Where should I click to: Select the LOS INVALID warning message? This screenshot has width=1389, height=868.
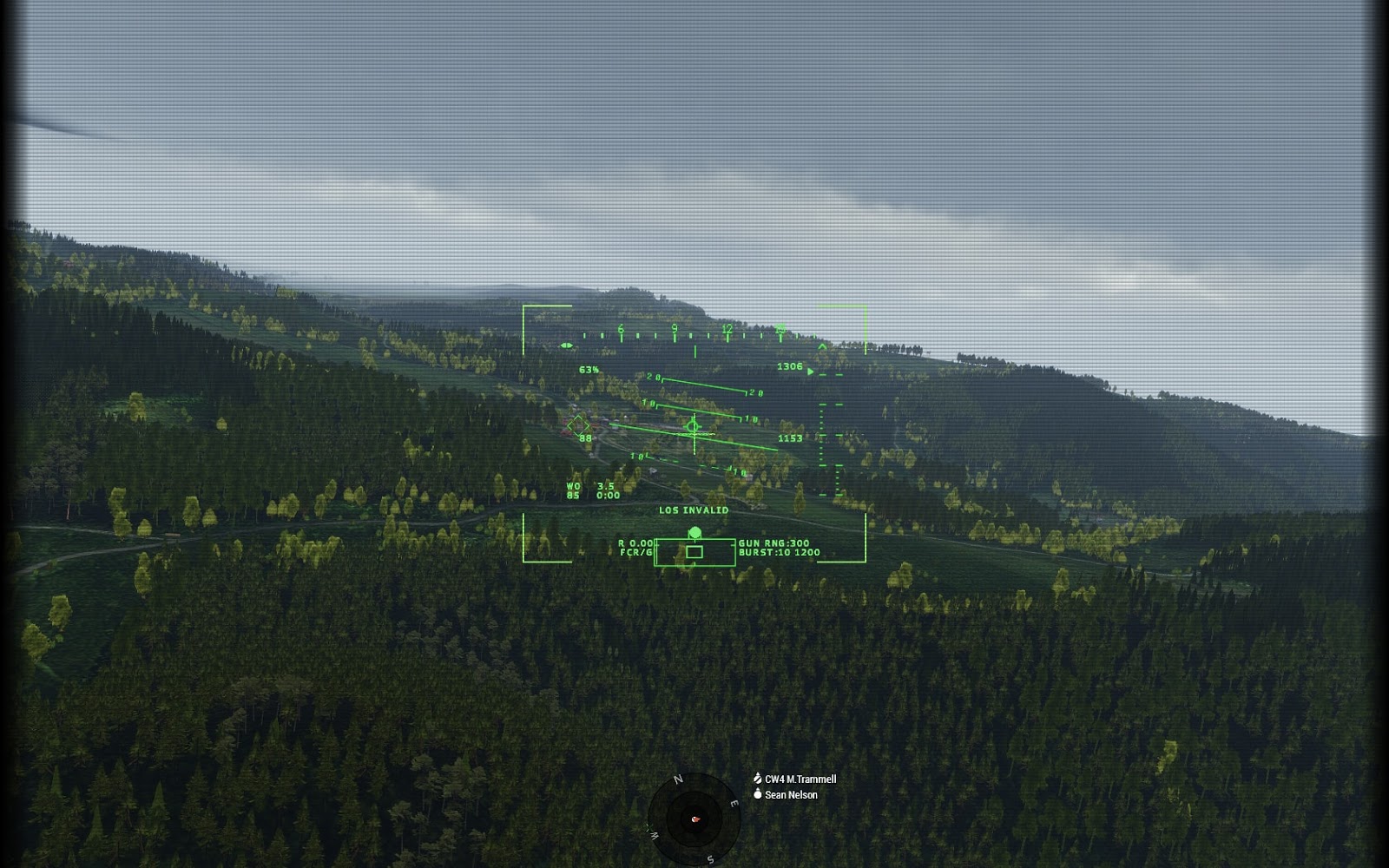pos(694,510)
